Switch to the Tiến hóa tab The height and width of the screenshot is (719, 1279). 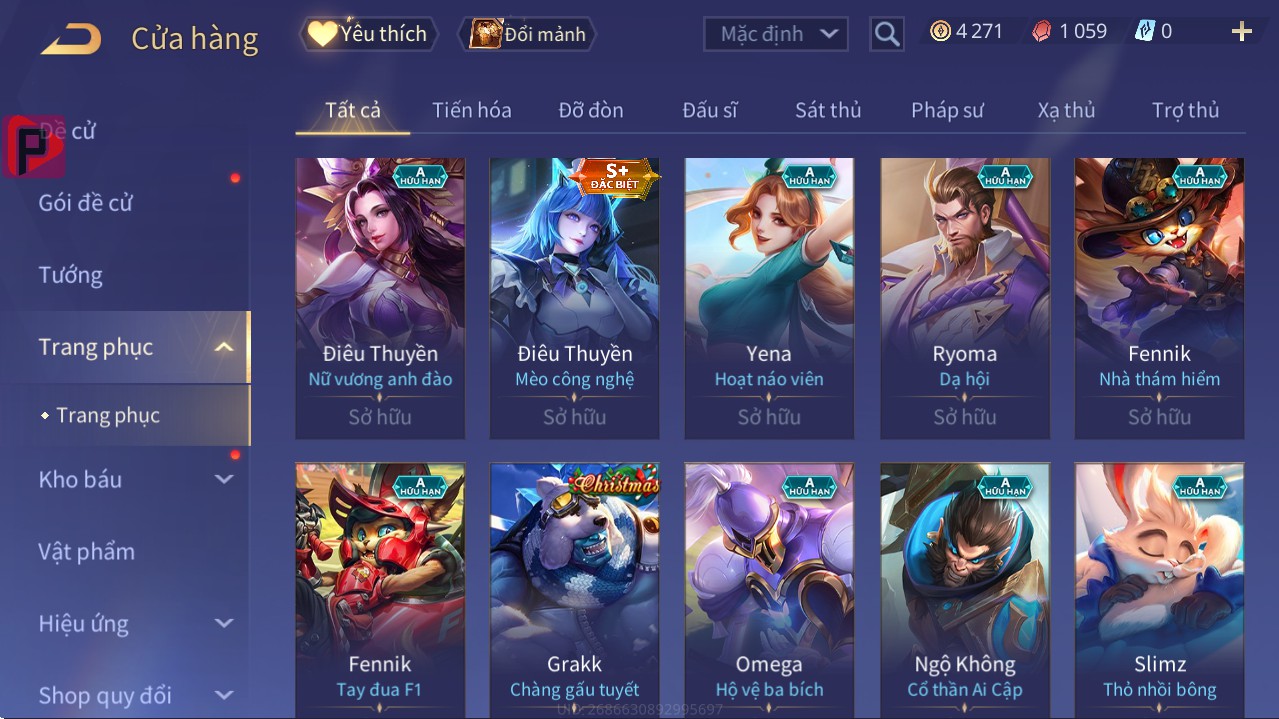[471, 110]
